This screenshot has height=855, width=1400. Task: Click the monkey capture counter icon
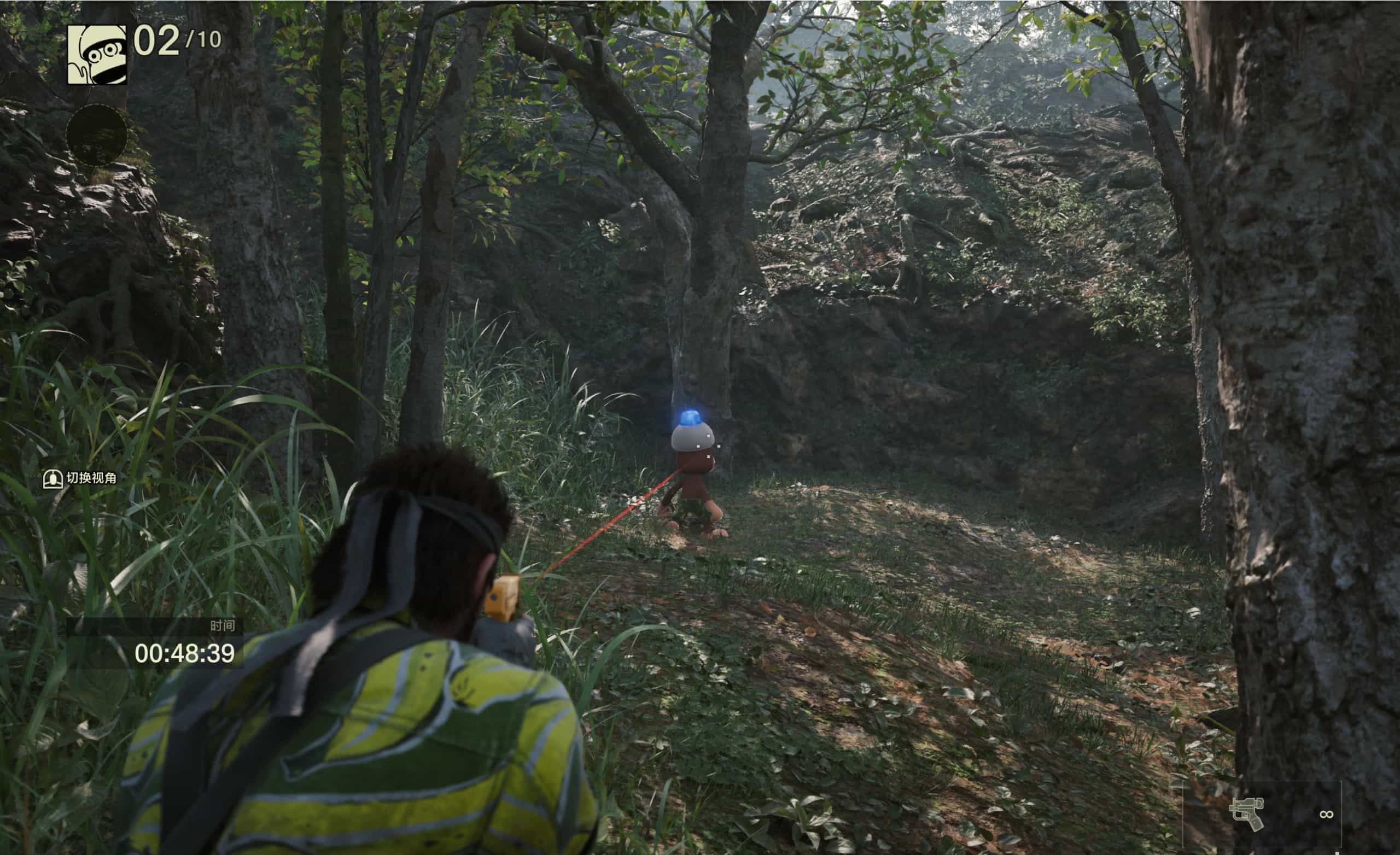point(97,55)
